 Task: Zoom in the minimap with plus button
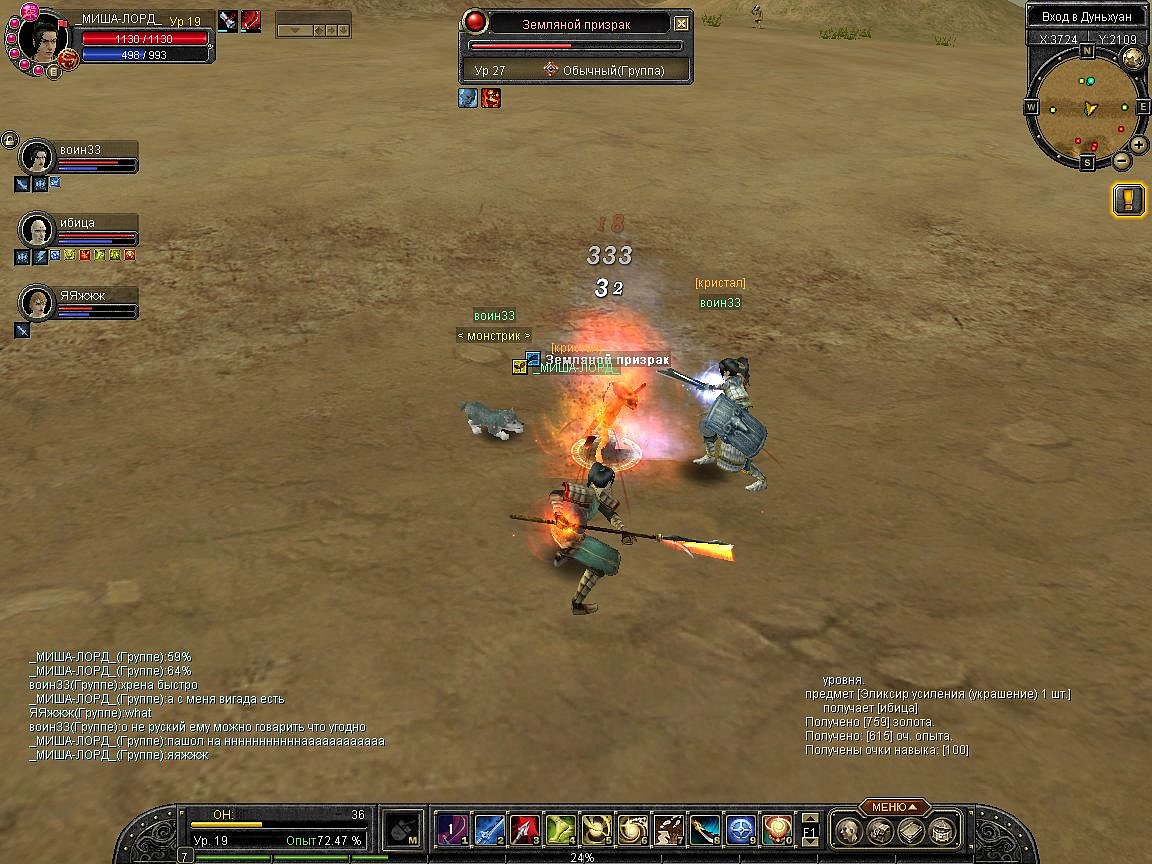click(x=1139, y=144)
